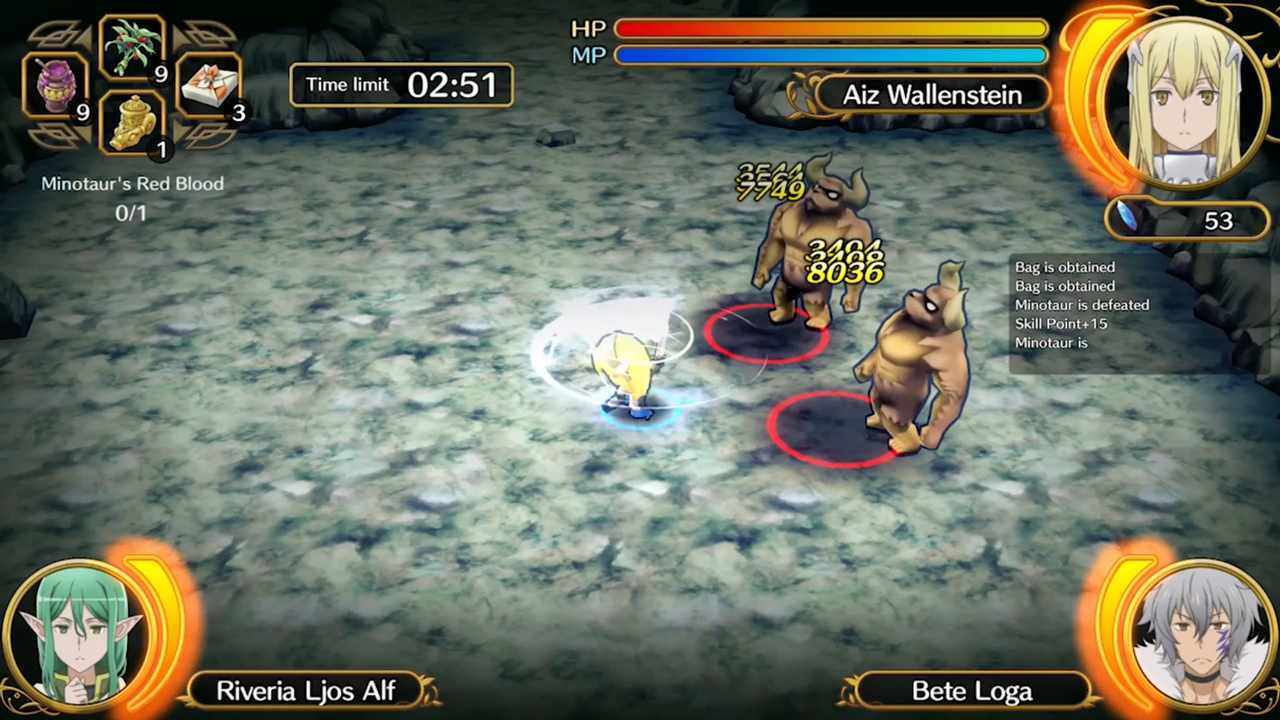Image resolution: width=1280 pixels, height=720 pixels.
Task: Click the orange HP bar
Action: [830, 29]
